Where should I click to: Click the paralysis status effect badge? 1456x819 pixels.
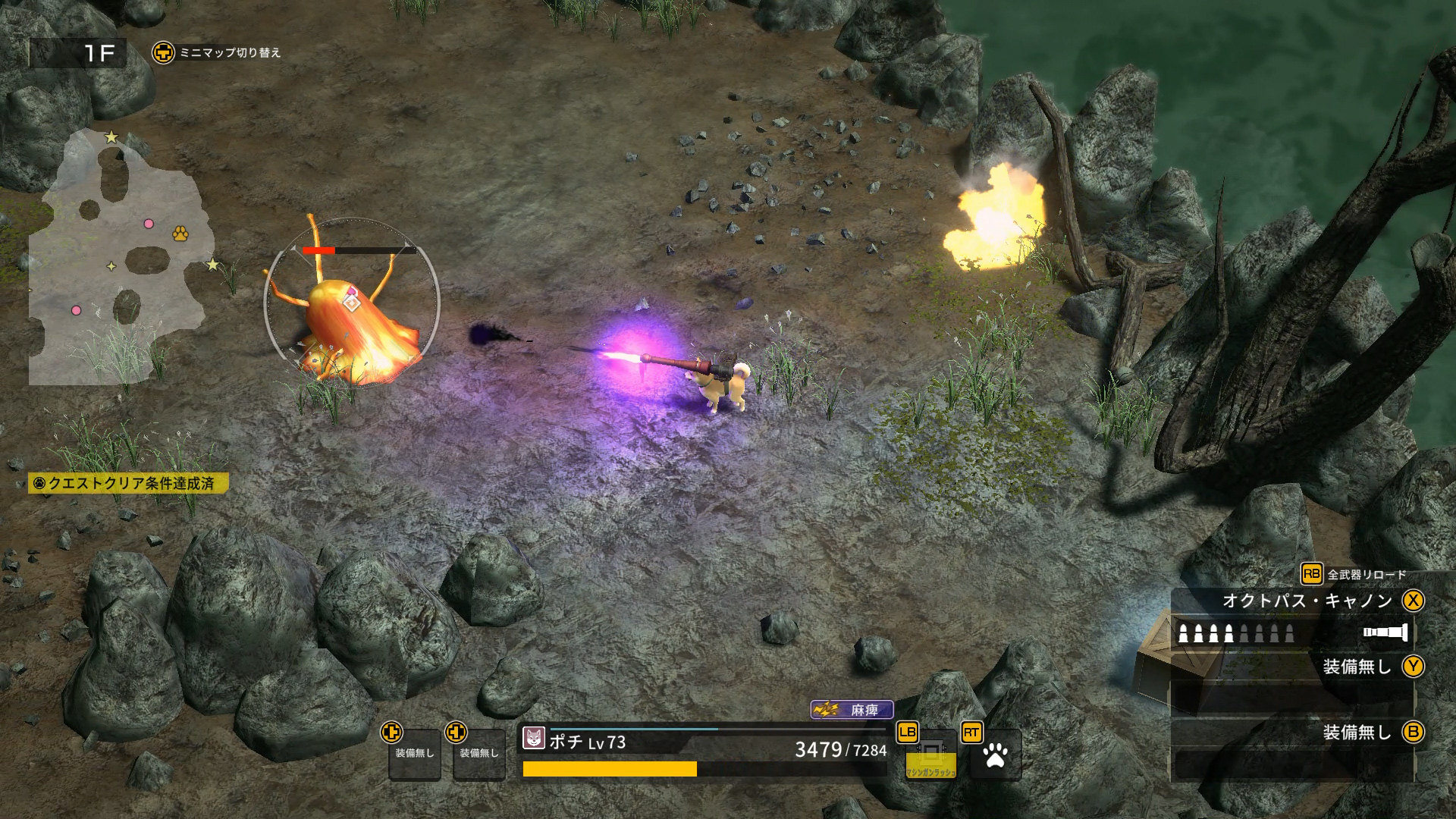click(x=852, y=710)
